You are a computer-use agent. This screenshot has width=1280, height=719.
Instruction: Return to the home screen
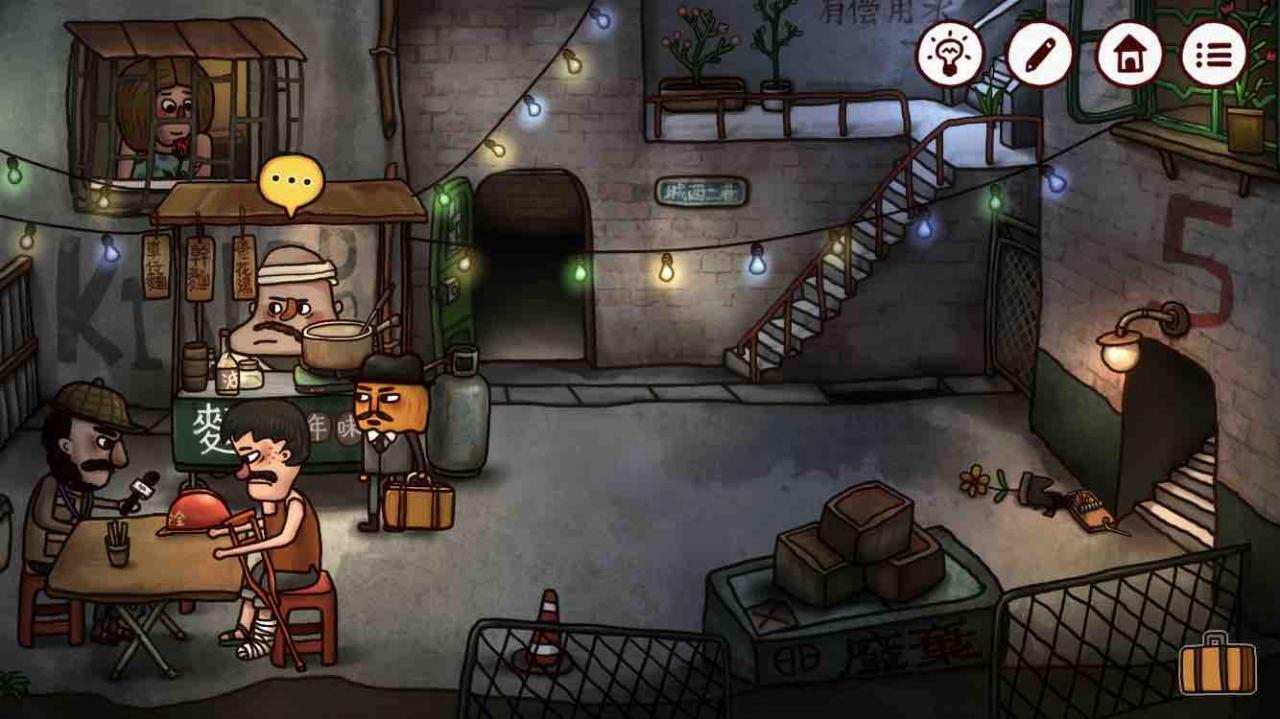(1128, 54)
